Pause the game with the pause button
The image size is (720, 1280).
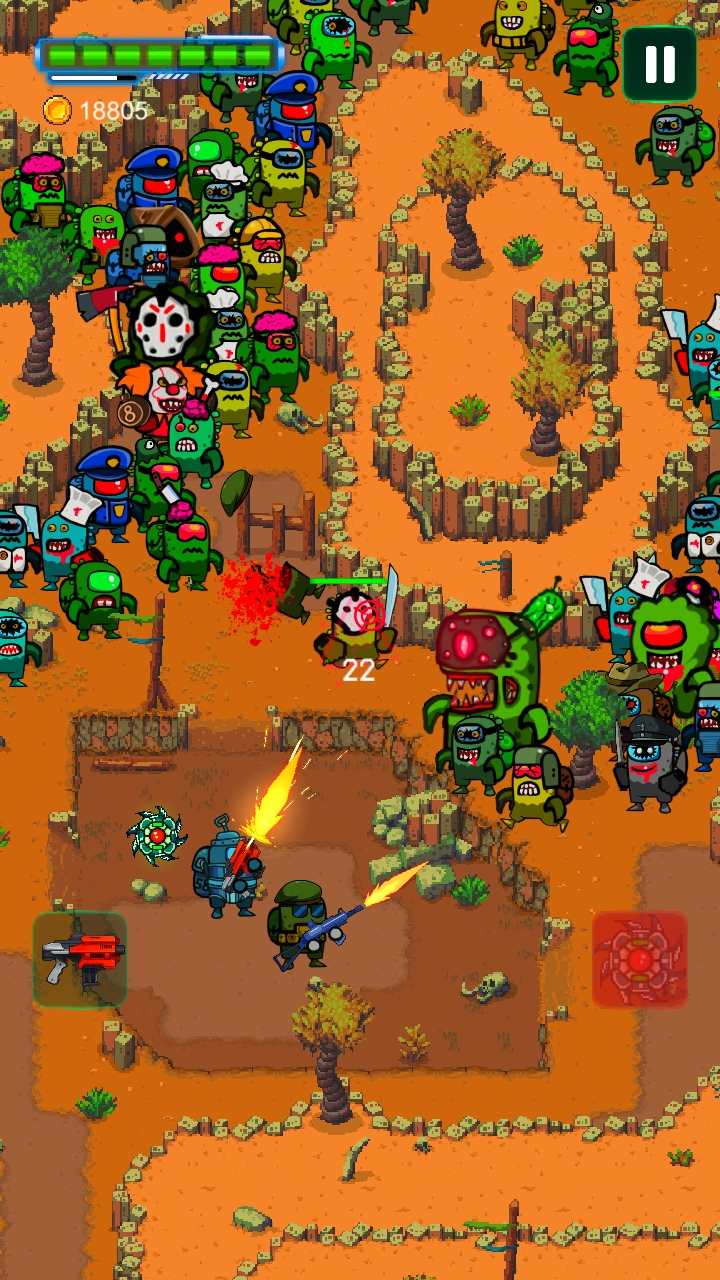coord(660,64)
